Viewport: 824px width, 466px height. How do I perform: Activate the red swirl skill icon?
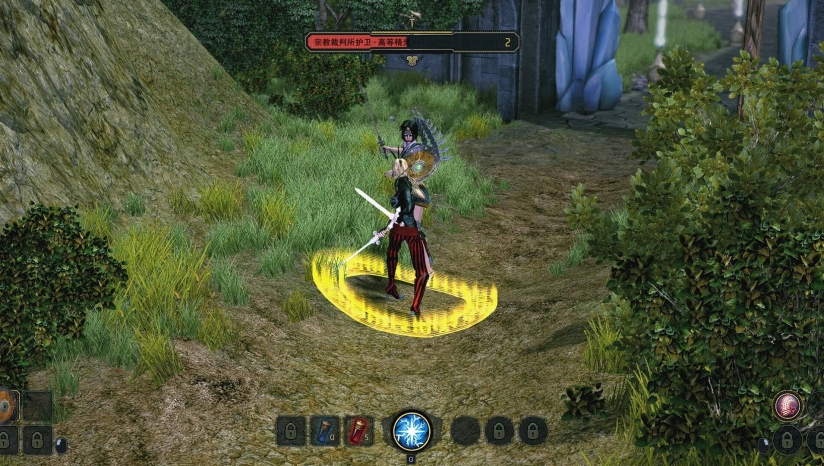coord(787,405)
